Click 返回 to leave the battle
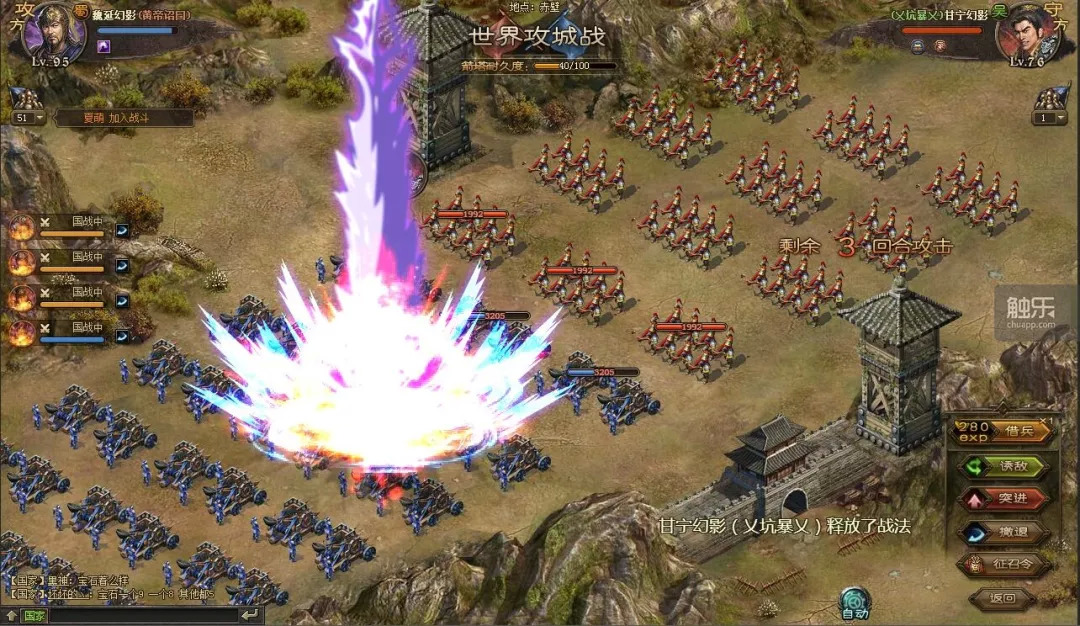Viewport: 1080px width, 626px height. pos(1001,599)
